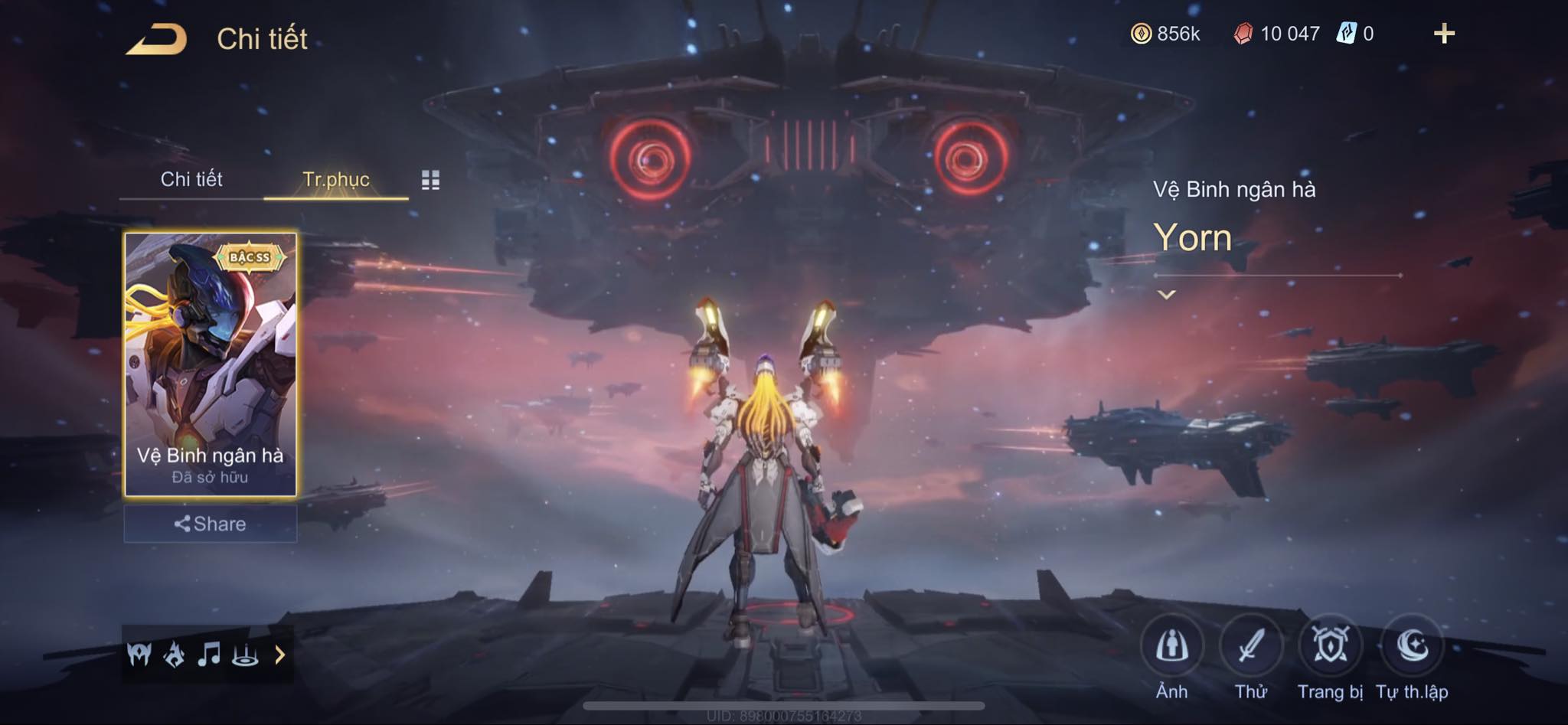The width and height of the screenshot is (1568, 725).
Task: Select the Tr.phục tab
Action: coord(336,179)
